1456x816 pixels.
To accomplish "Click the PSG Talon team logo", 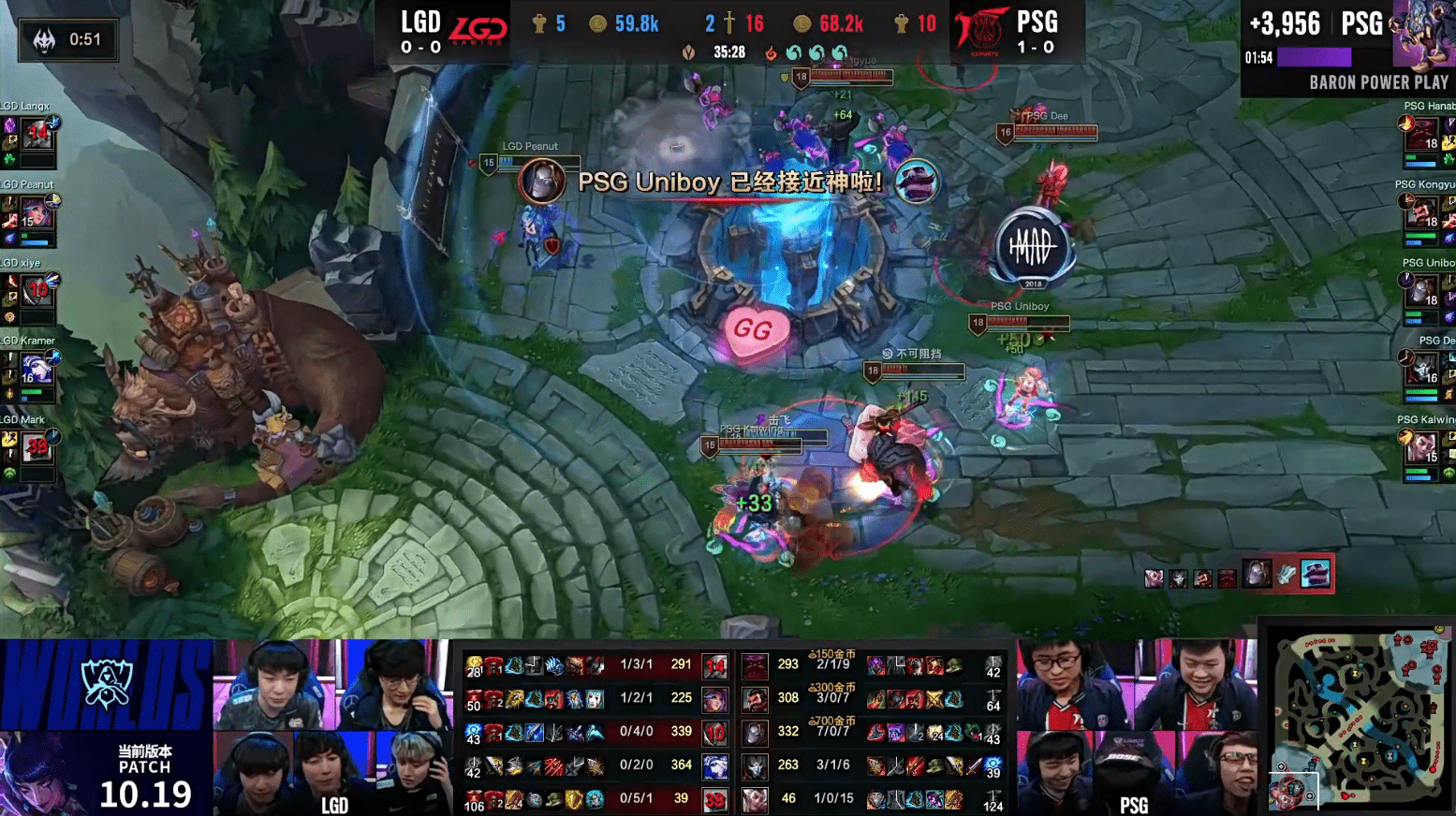I will point(981,30).
